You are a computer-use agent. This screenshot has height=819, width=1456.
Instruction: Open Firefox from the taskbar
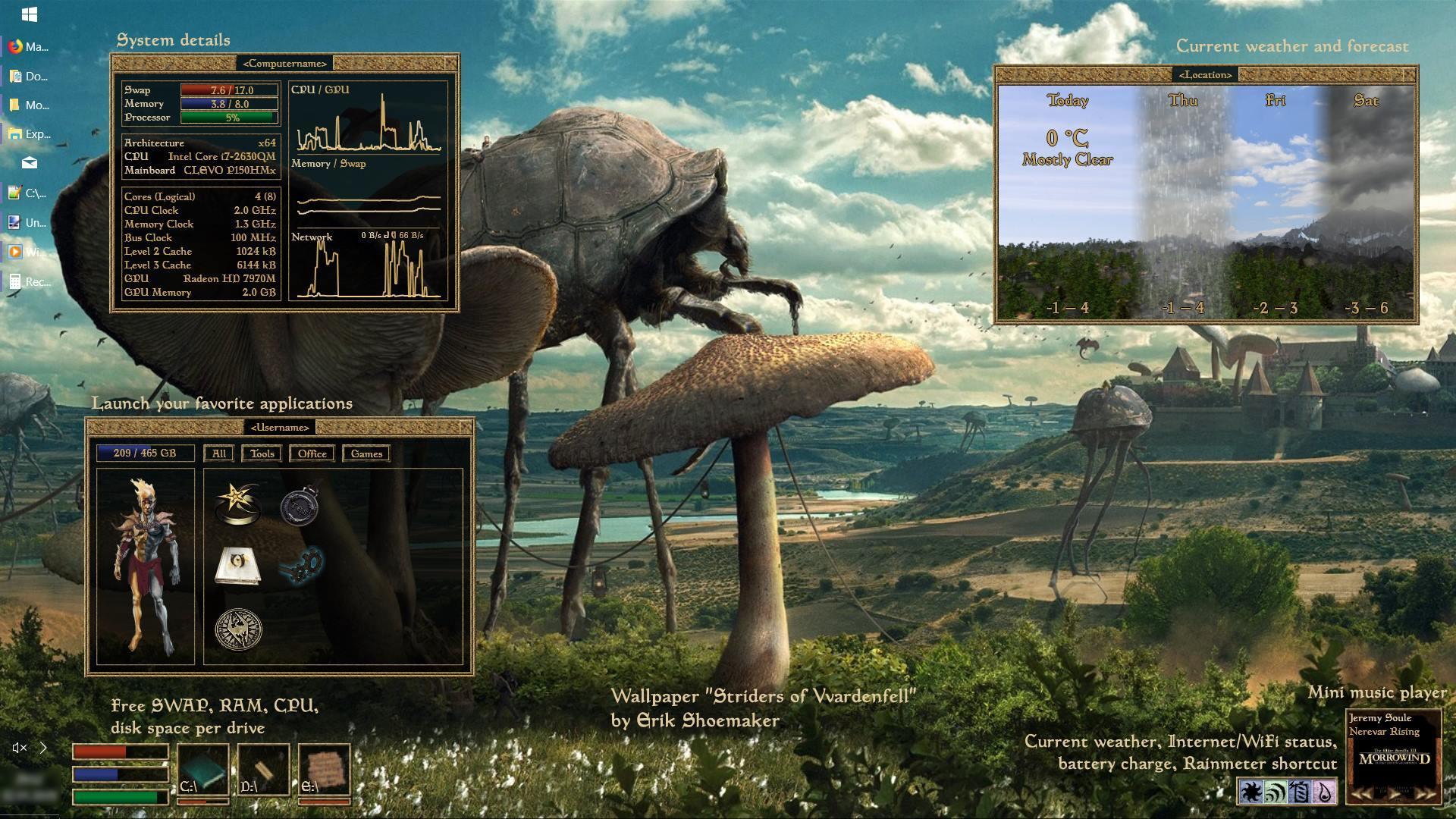pyautogui.click(x=14, y=46)
